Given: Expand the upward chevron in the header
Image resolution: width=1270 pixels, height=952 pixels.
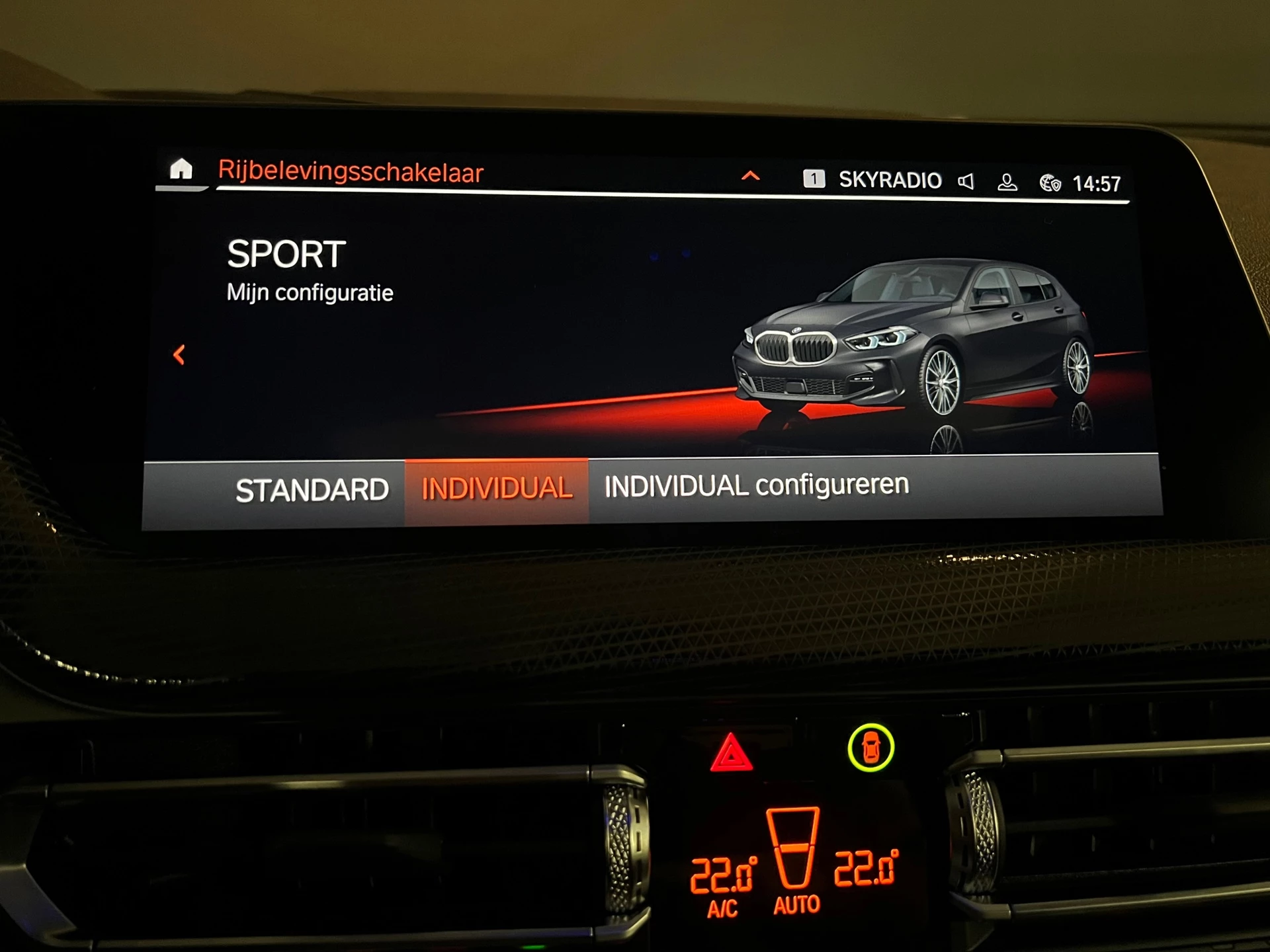Looking at the screenshot, I should coord(750,176).
